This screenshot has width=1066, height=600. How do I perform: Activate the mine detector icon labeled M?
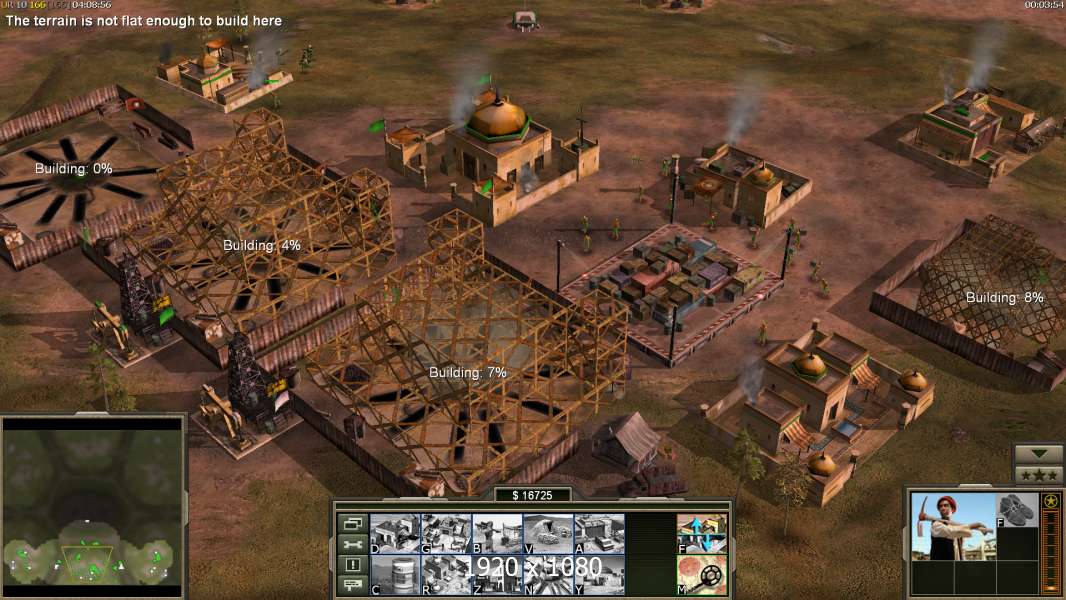[702, 574]
